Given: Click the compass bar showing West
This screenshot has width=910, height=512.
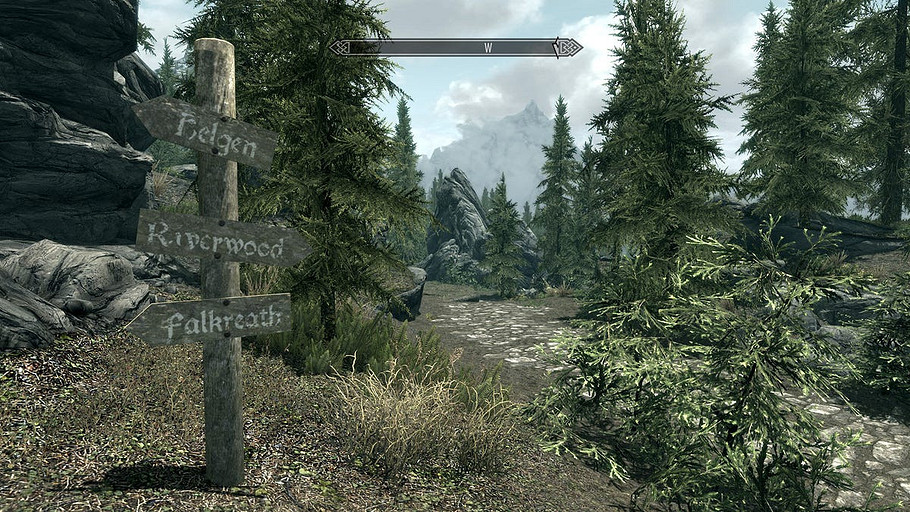Looking at the screenshot, I should pyautogui.click(x=456, y=47).
